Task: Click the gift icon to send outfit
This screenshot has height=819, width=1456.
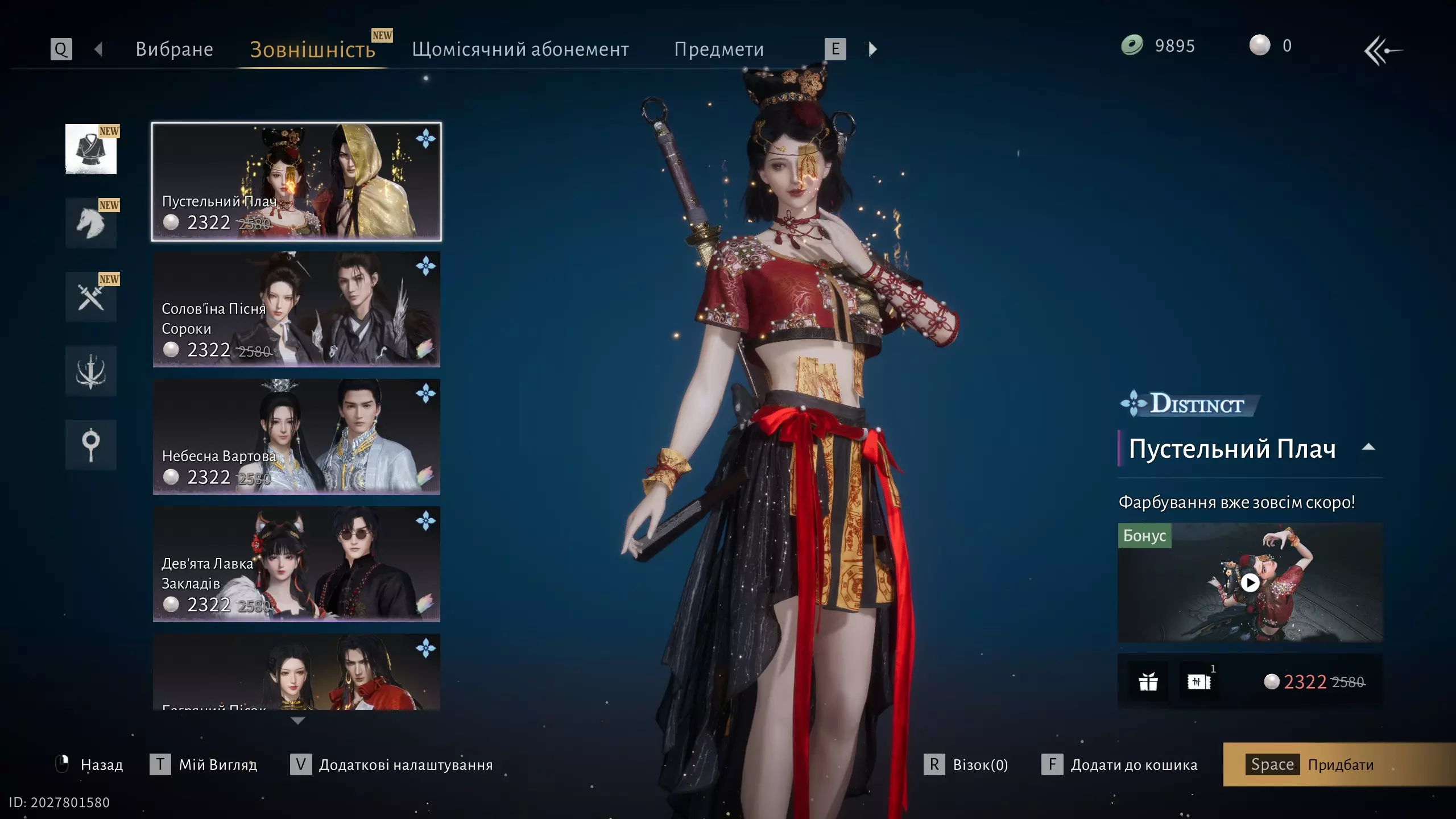Action: 1148,681
